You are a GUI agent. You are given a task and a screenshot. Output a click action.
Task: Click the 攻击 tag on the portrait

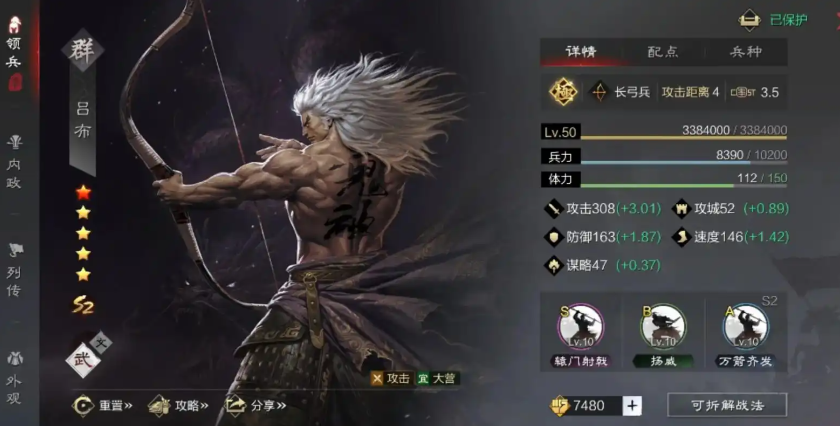390,379
